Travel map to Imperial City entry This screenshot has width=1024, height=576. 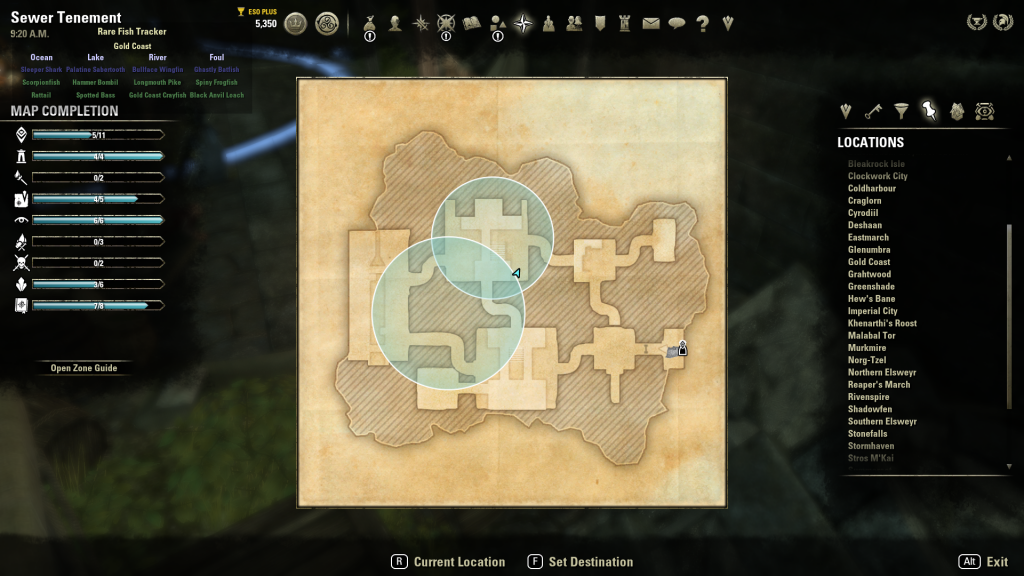pos(875,311)
